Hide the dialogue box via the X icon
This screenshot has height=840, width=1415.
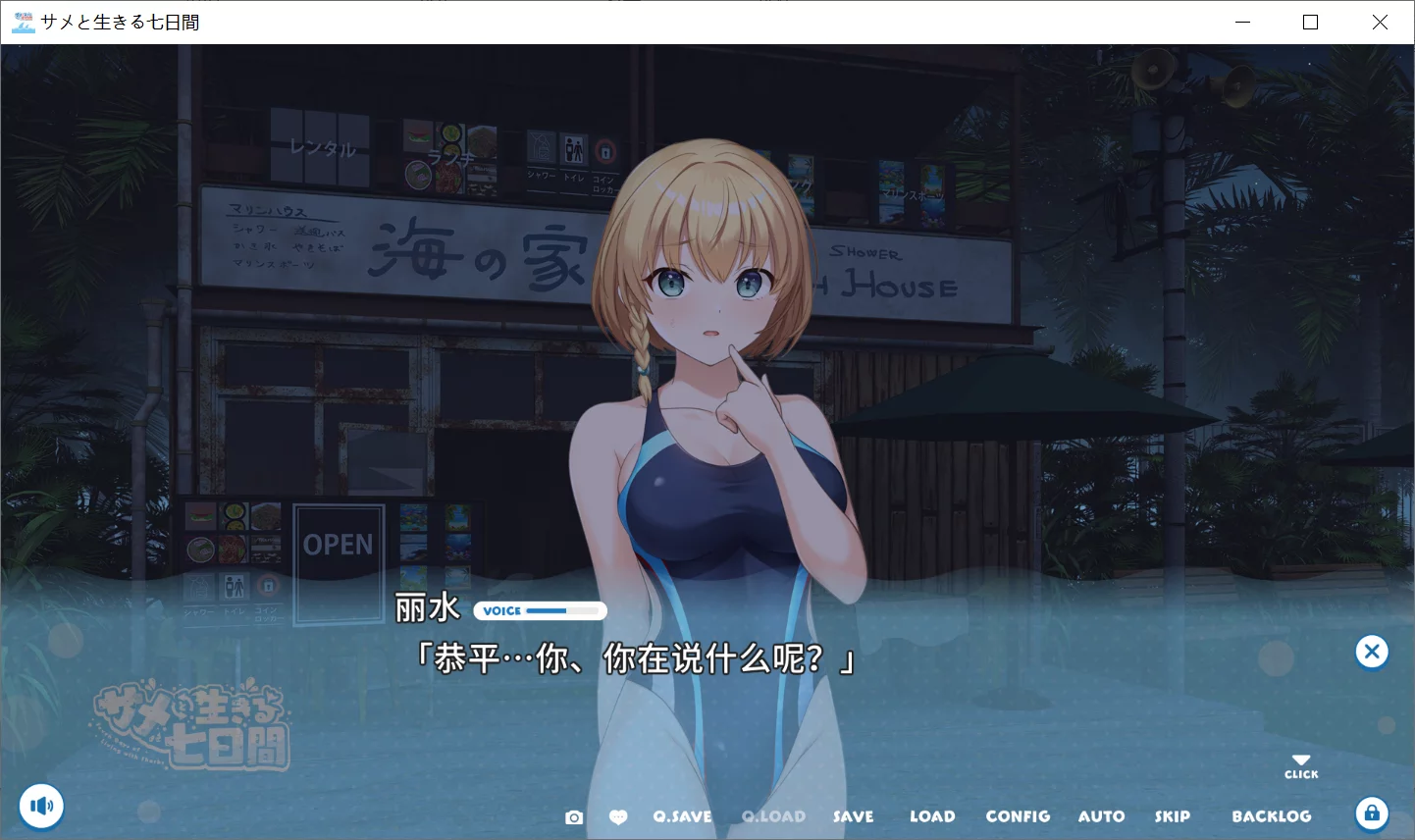click(1371, 651)
